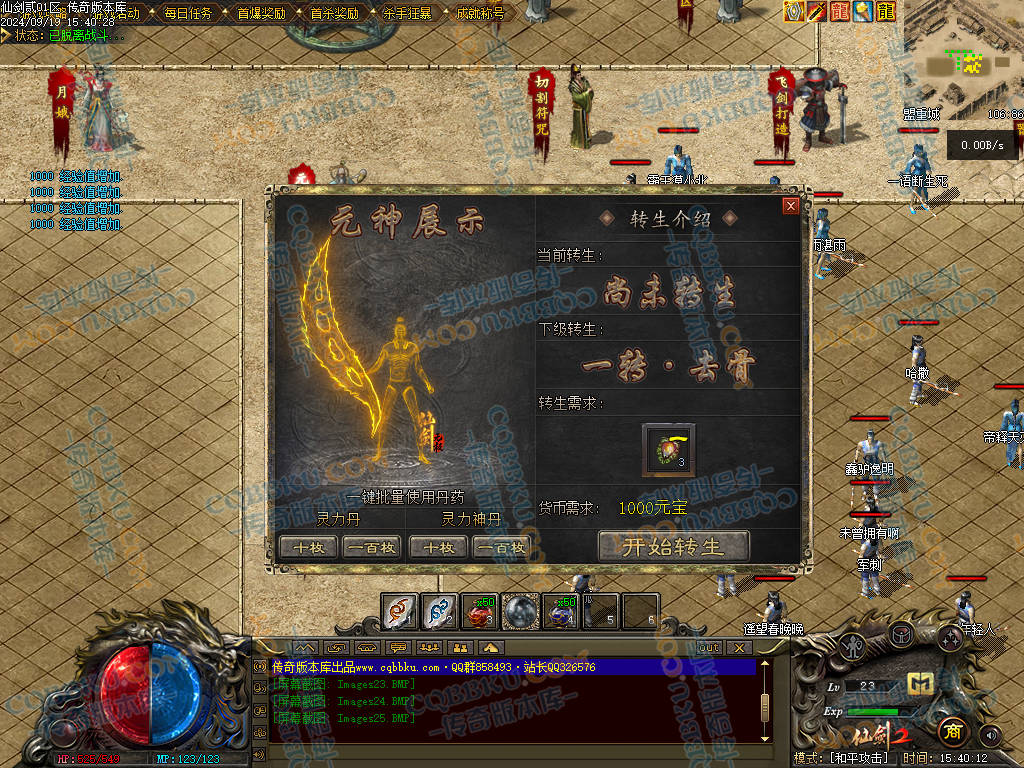The height and width of the screenshot is (768, 1024).
Task: Use ten 灵力丹 with the 十枚 button
Action: (309, 547)
